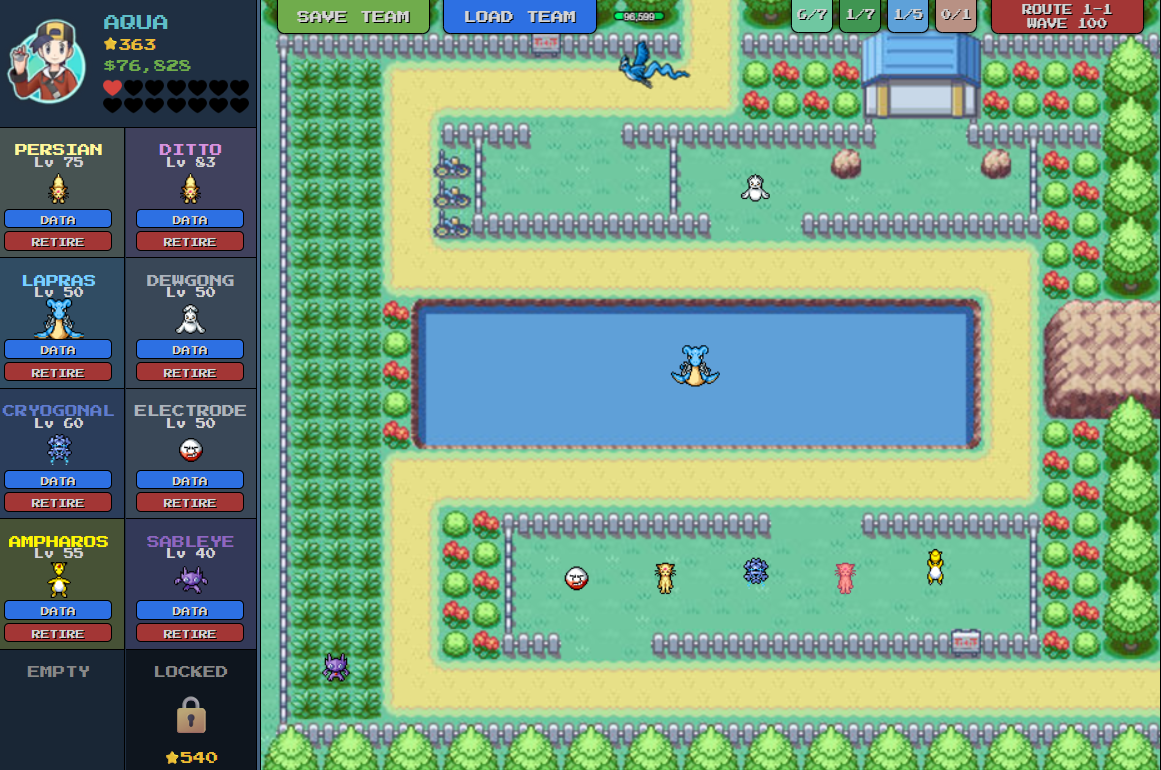This screenshot has height=770, width=1161.
Task: Open Cryogonal's data panel
Action: pos(58,480)
